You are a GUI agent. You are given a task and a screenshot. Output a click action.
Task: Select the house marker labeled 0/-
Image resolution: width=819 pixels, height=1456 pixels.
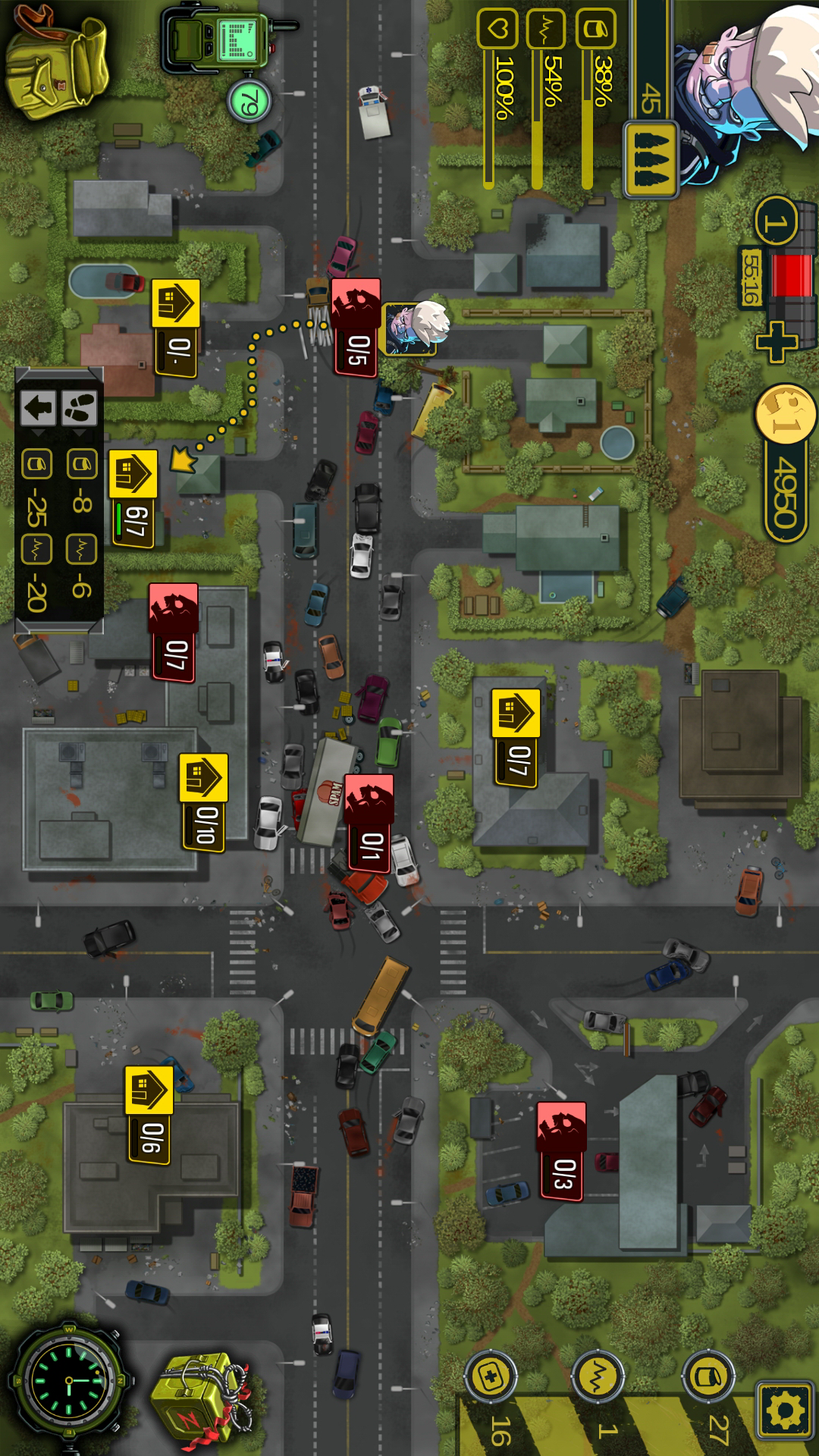[176, 328]
